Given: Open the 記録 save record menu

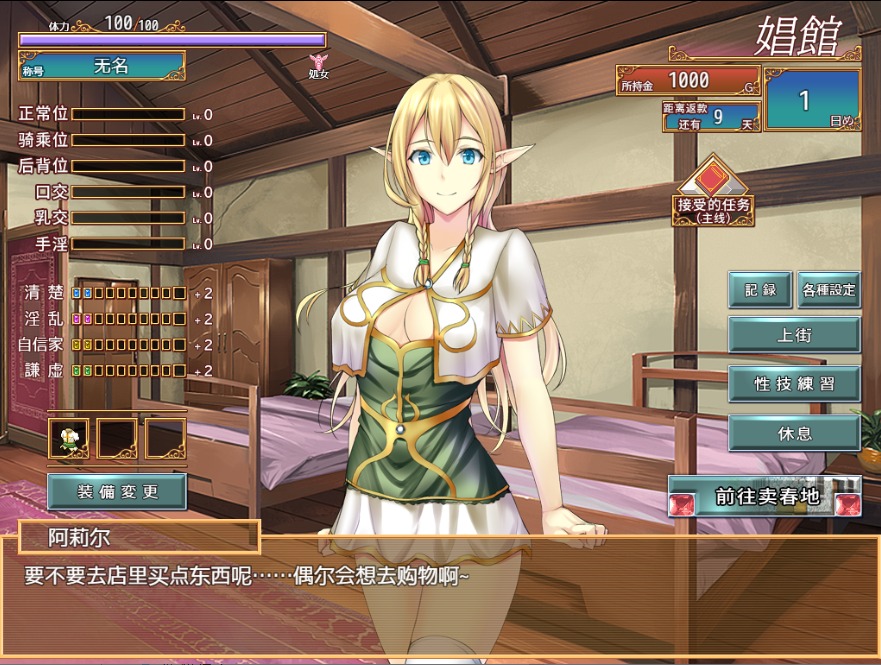Looking at the screenshot, I should pyautogui.click(x=759, y=290).
